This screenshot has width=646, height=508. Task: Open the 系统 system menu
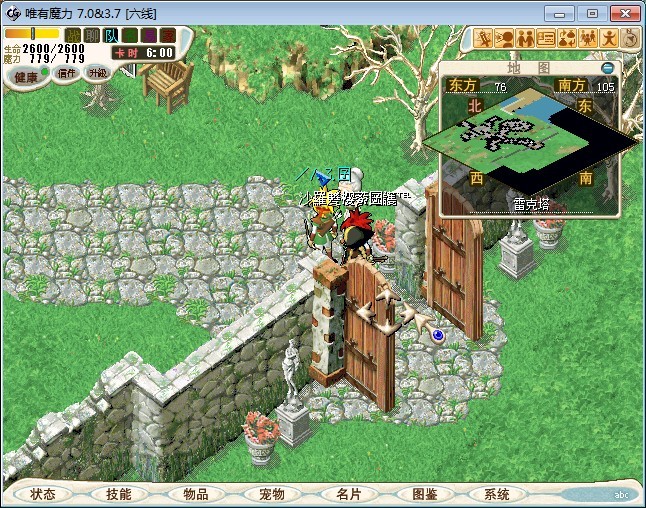[x=497, y=494]
